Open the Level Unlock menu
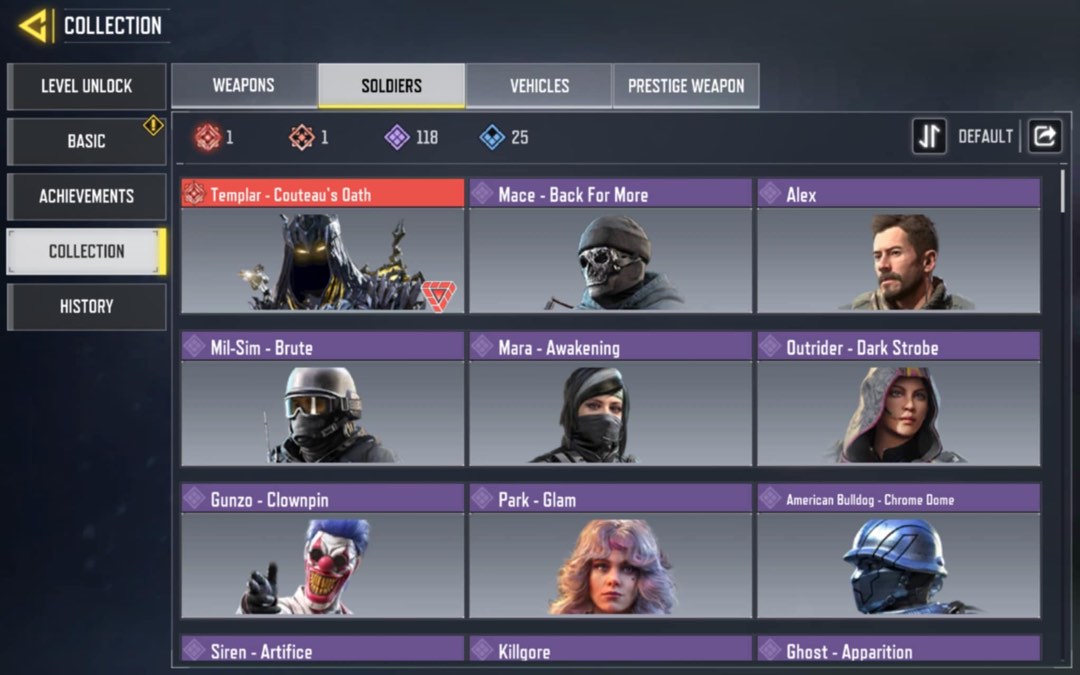Viewport: 1080px width, 675px height. pos(86,86)
